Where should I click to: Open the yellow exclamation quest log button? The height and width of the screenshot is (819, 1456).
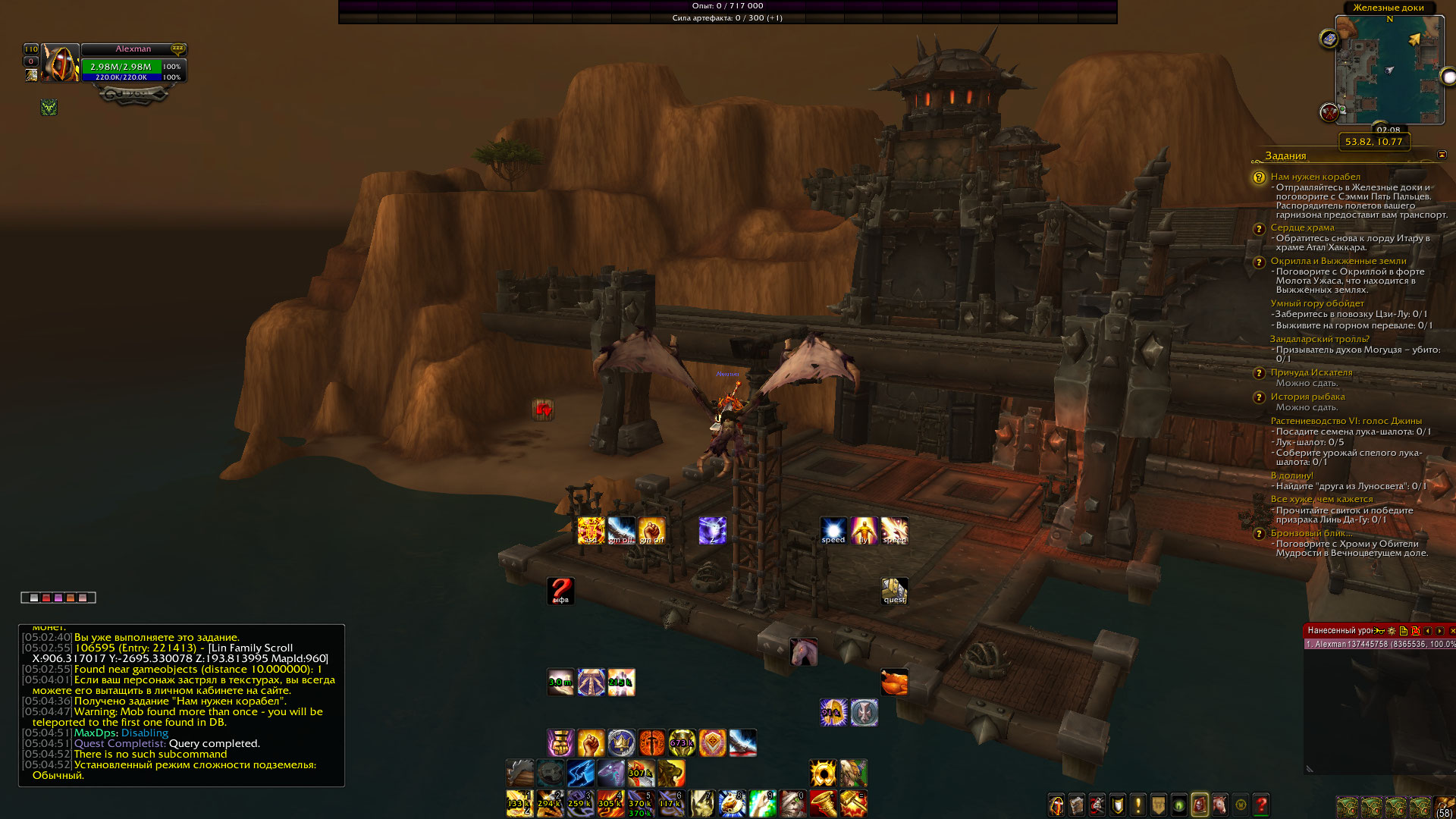click(1137, 805)
